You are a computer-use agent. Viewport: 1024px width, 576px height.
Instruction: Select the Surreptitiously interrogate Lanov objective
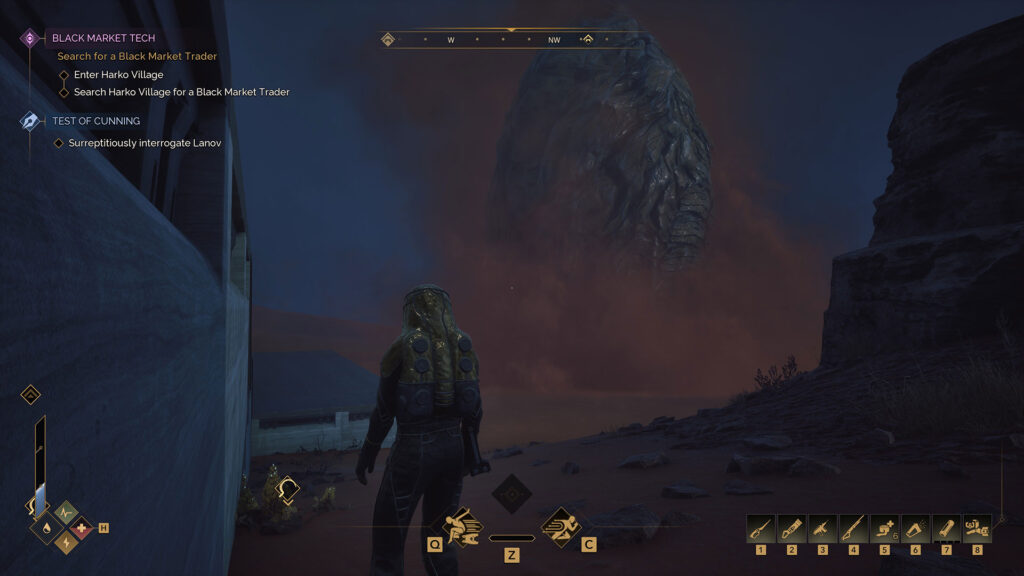coord(144,143)
